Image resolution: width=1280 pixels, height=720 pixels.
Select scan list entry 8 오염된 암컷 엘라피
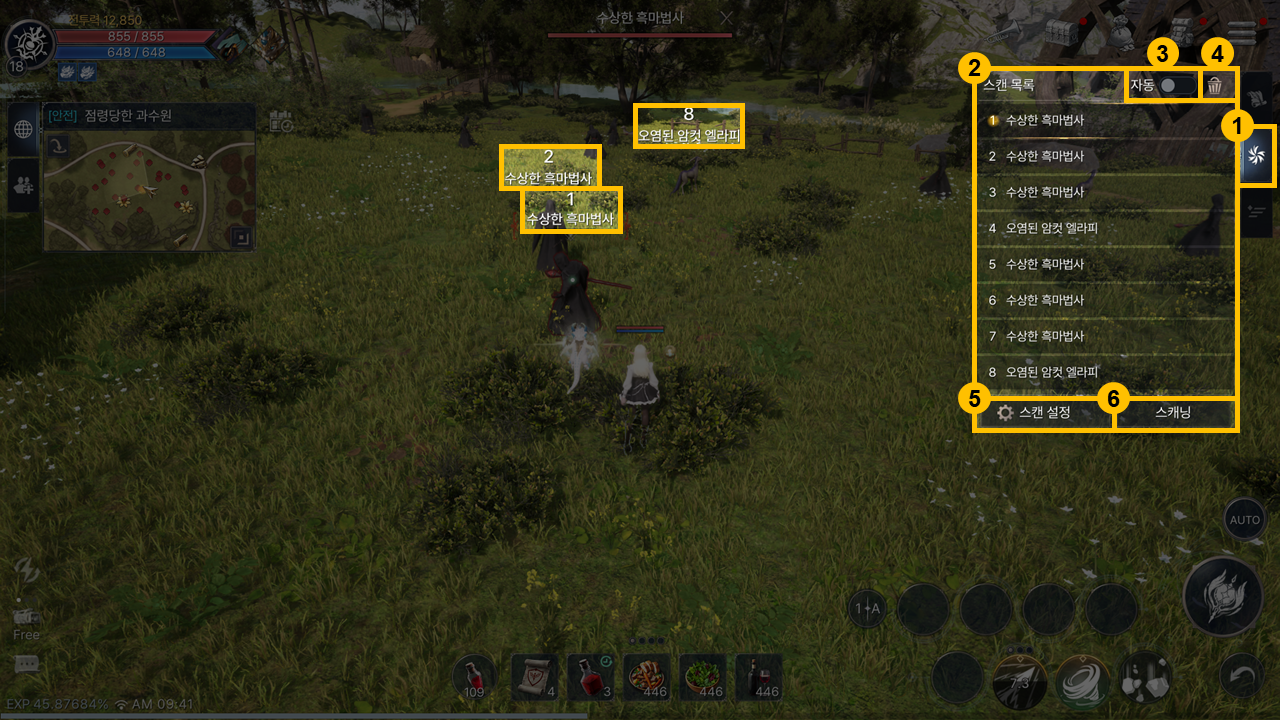[x=1052, y=372]
